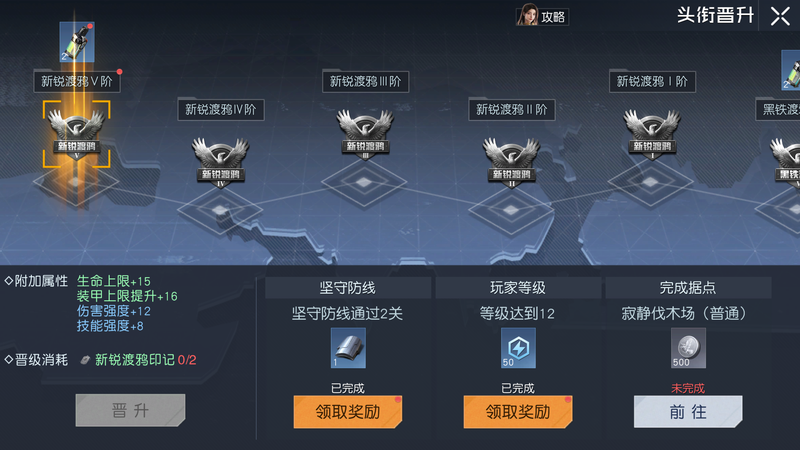This screenshot has width=800, height=450.
Task: Inspect the 500 silver coin reward
Action: (x=687, y=346)
